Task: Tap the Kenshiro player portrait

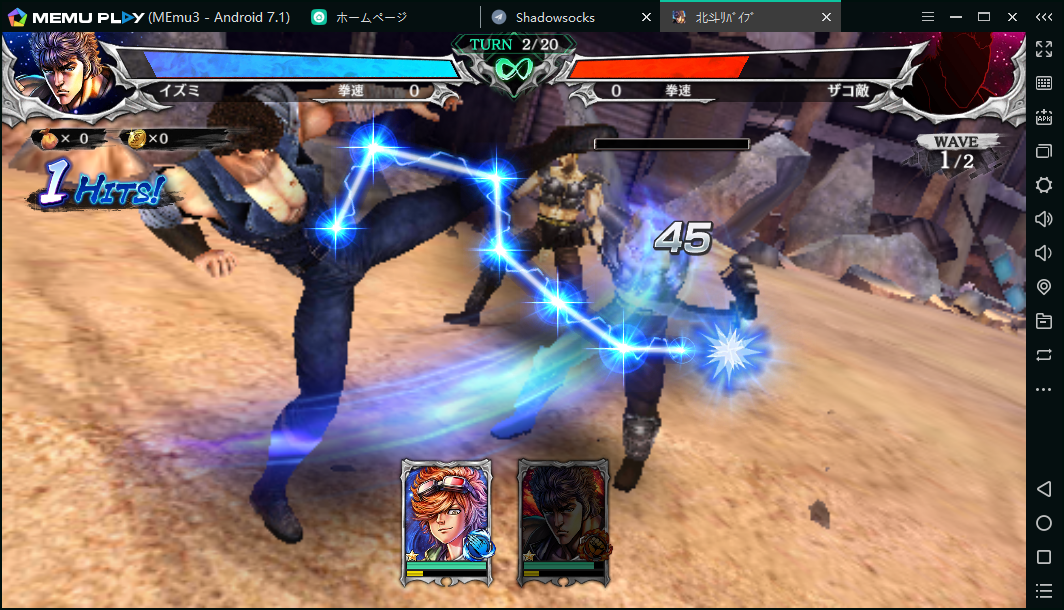Action: pyautogui.click(x=72, y=72)
